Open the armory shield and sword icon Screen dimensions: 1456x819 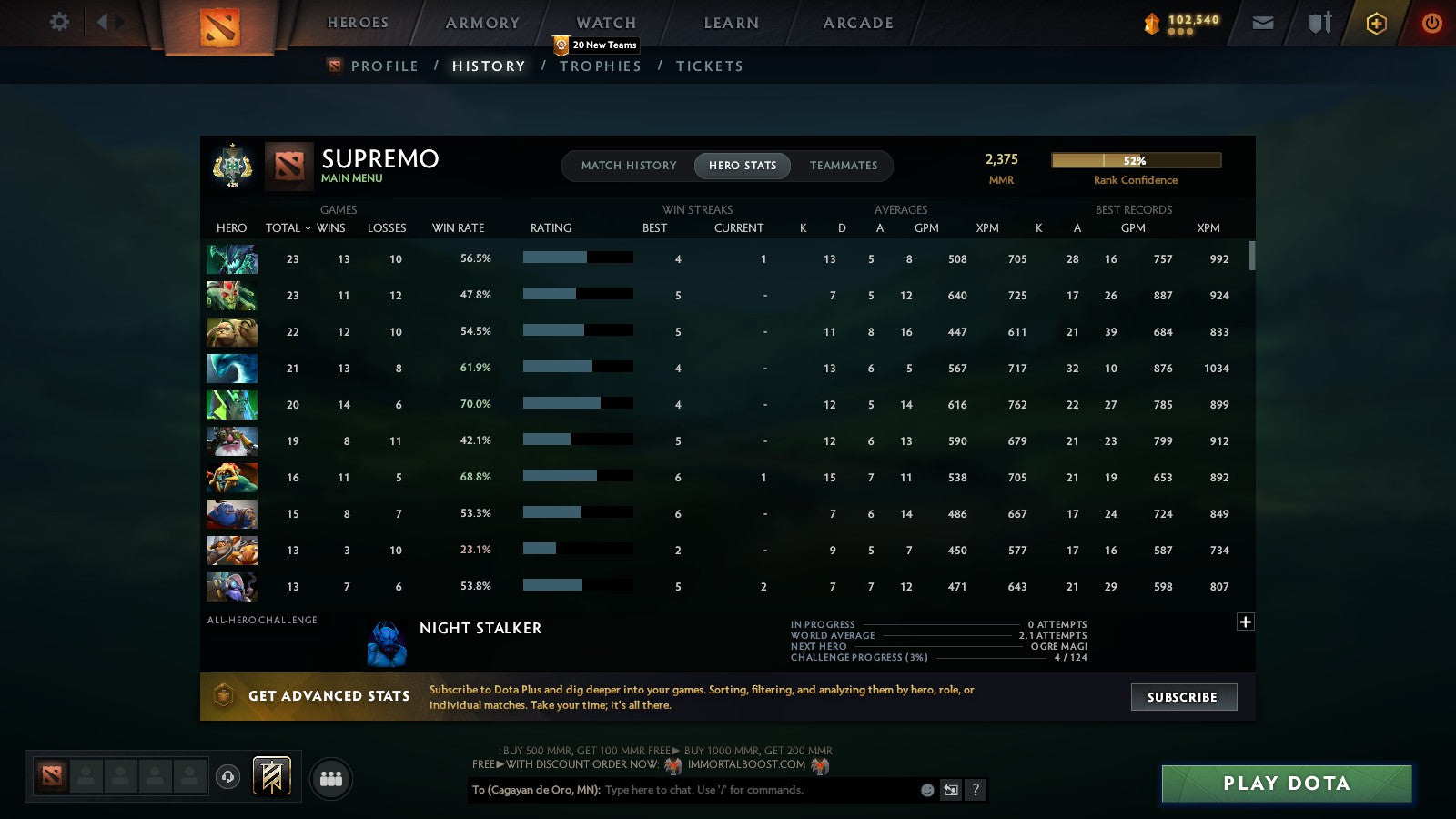click(x=1319, y=23)
